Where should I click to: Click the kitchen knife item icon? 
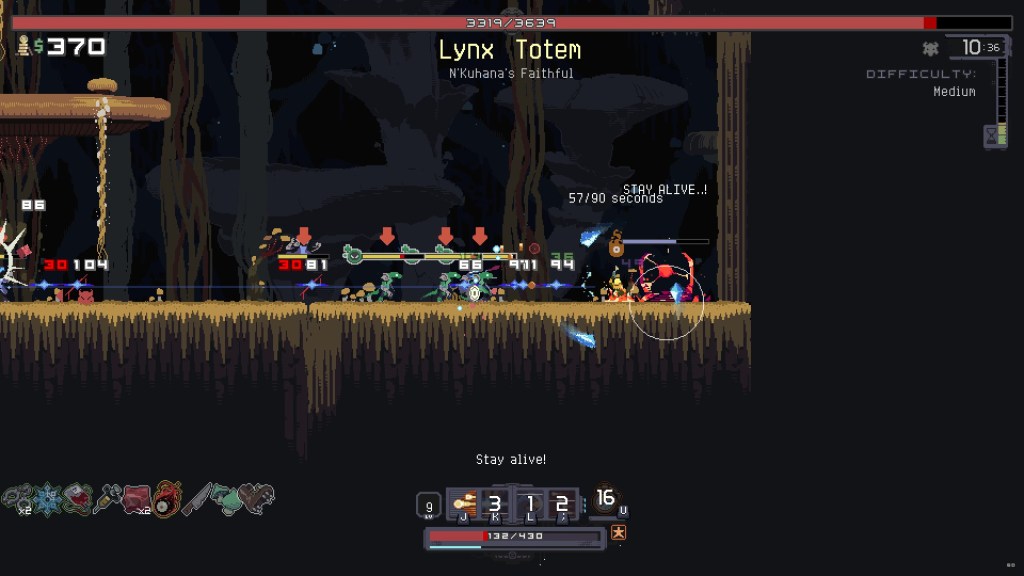coord(196,497)
